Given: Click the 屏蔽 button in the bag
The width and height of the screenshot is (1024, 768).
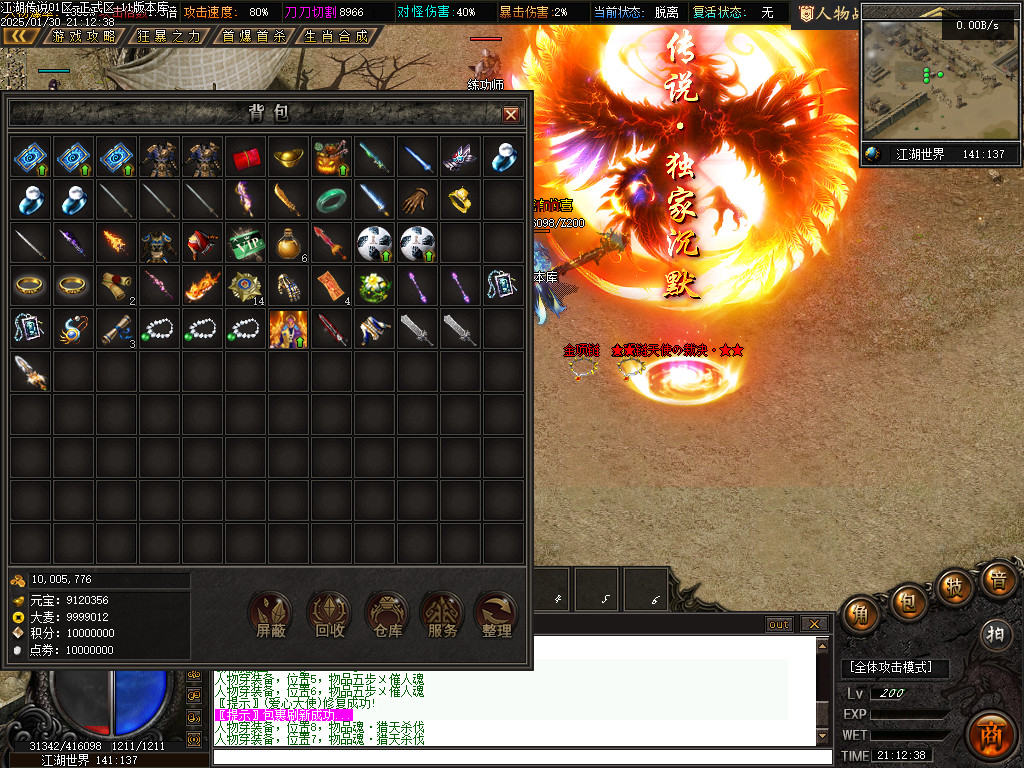Looking at the screenshot, I should coord(270,614).
